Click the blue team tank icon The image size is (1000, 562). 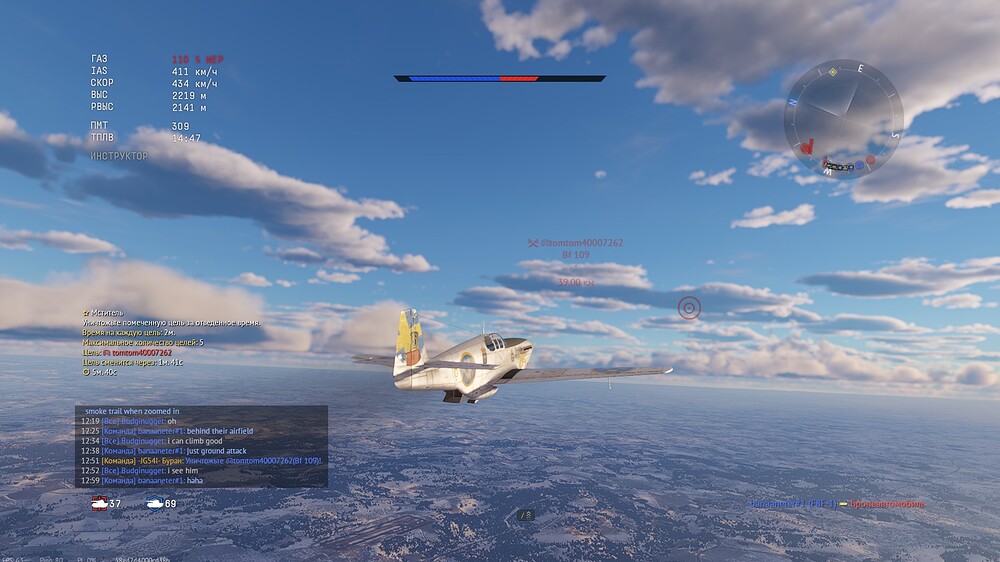[155, 503]
